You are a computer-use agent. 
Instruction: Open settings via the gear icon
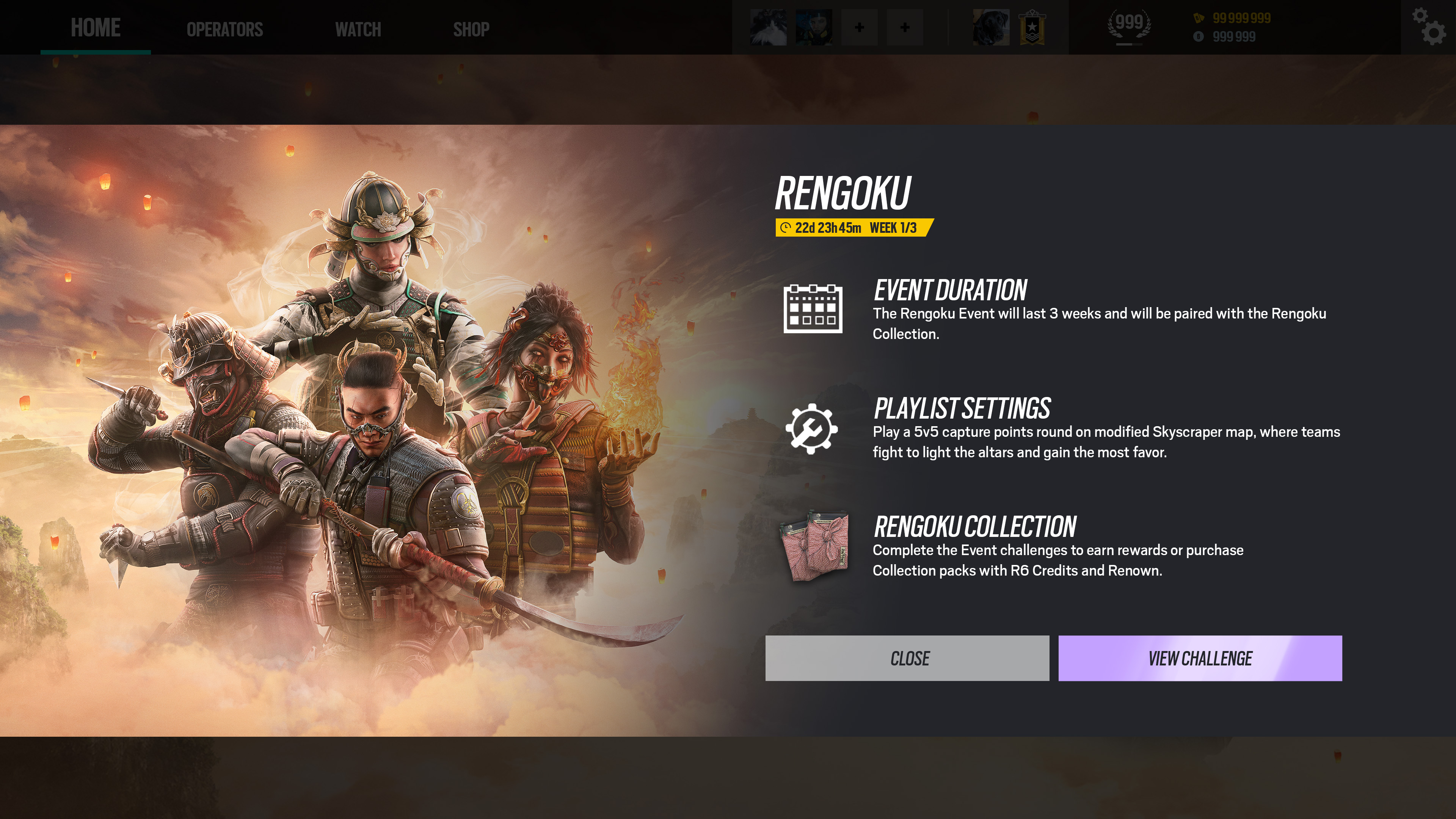pyautogui.click(x=1429, y=27)
